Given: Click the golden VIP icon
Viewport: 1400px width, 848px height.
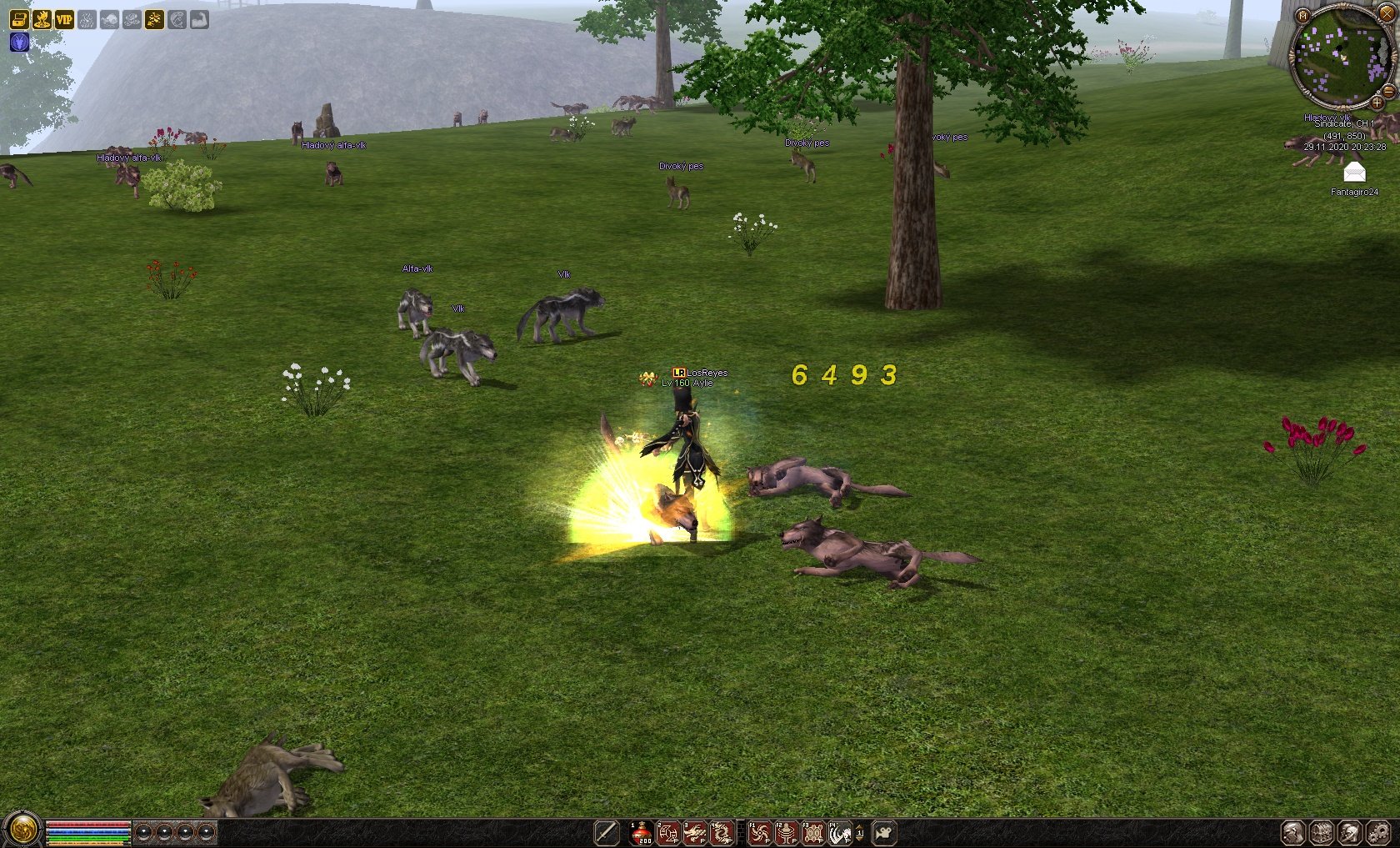Looking at the screenshot, I should coord(64,19).
